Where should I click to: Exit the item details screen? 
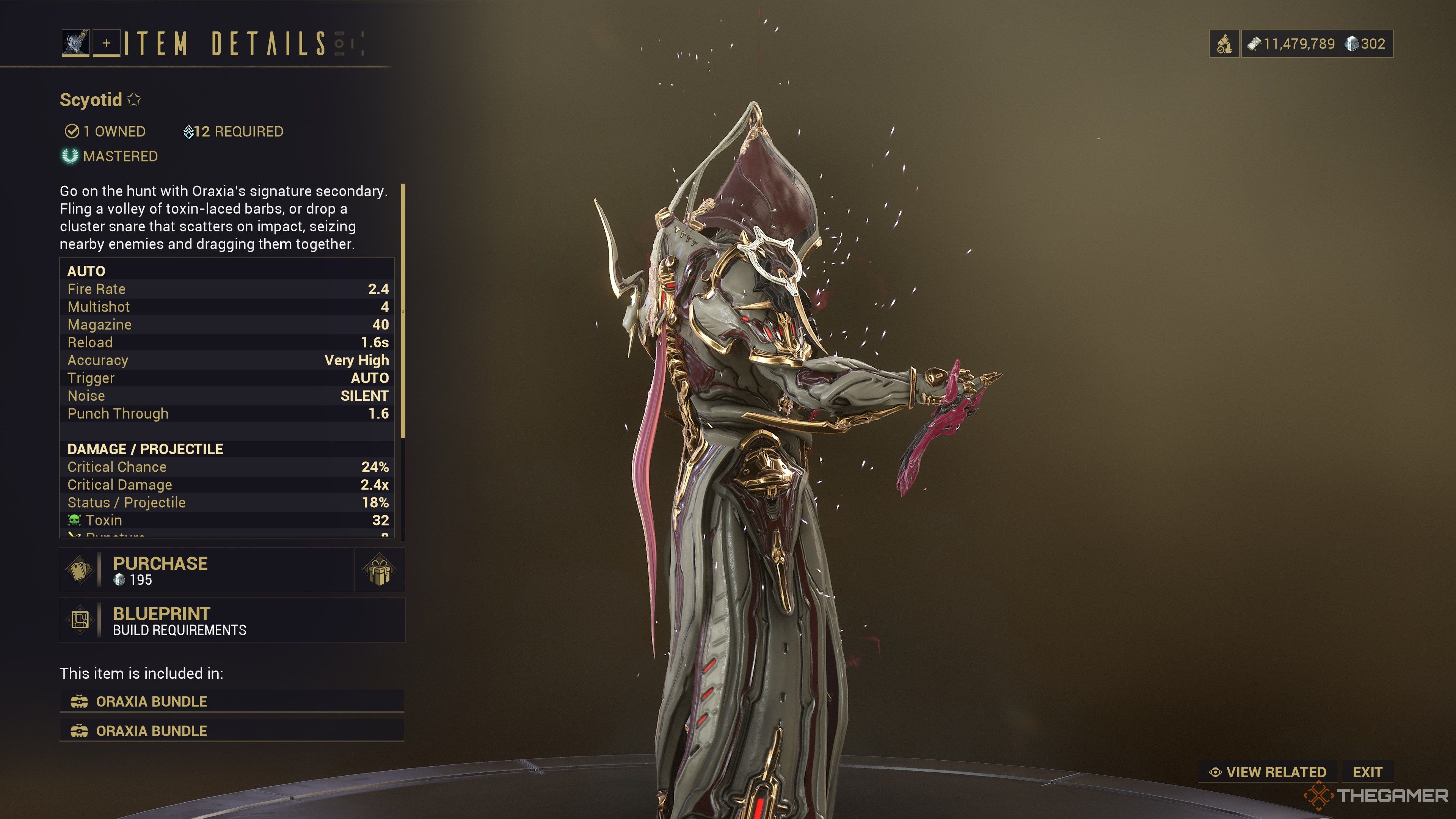(x=1367, y=772)
